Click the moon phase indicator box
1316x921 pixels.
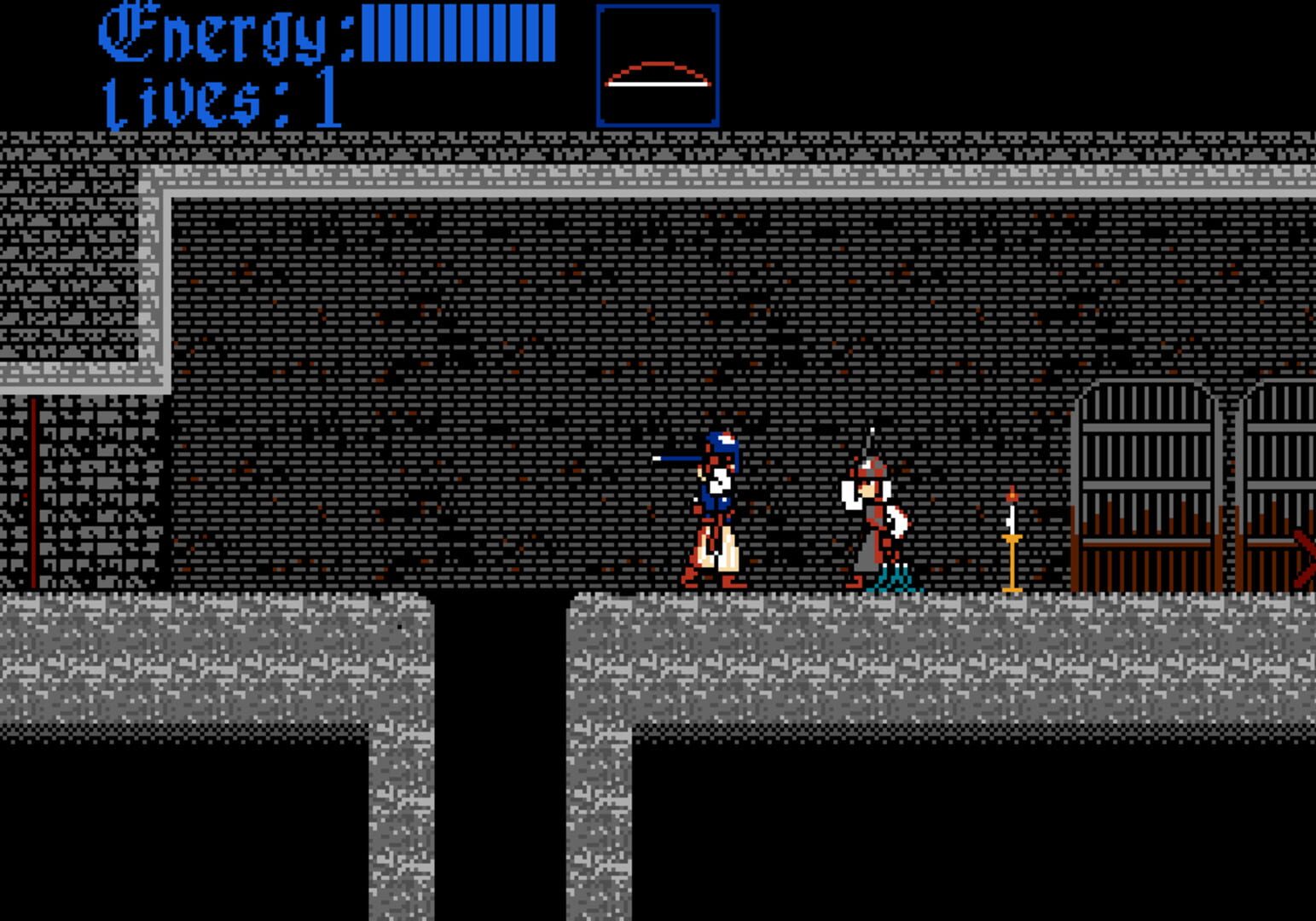pos(657,64)
